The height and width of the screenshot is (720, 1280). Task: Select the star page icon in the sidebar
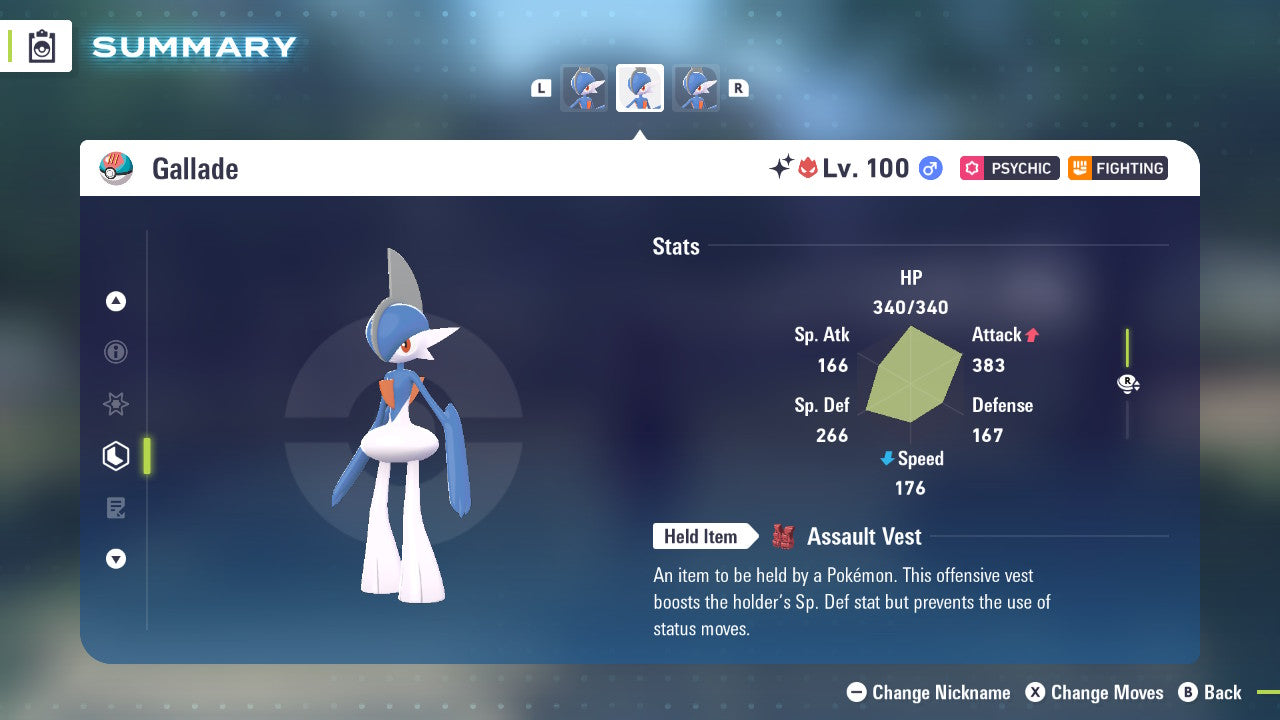(x=115, y=404)
